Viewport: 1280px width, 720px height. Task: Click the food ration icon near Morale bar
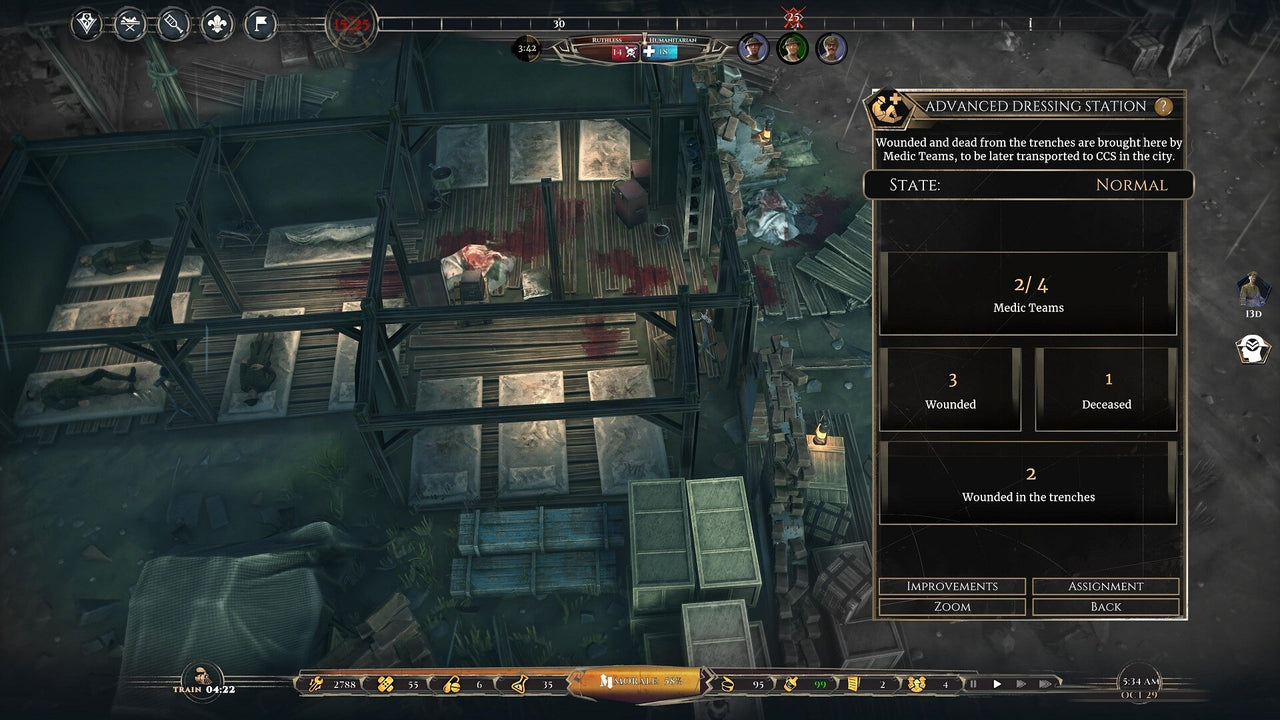[x=727, y=684]
